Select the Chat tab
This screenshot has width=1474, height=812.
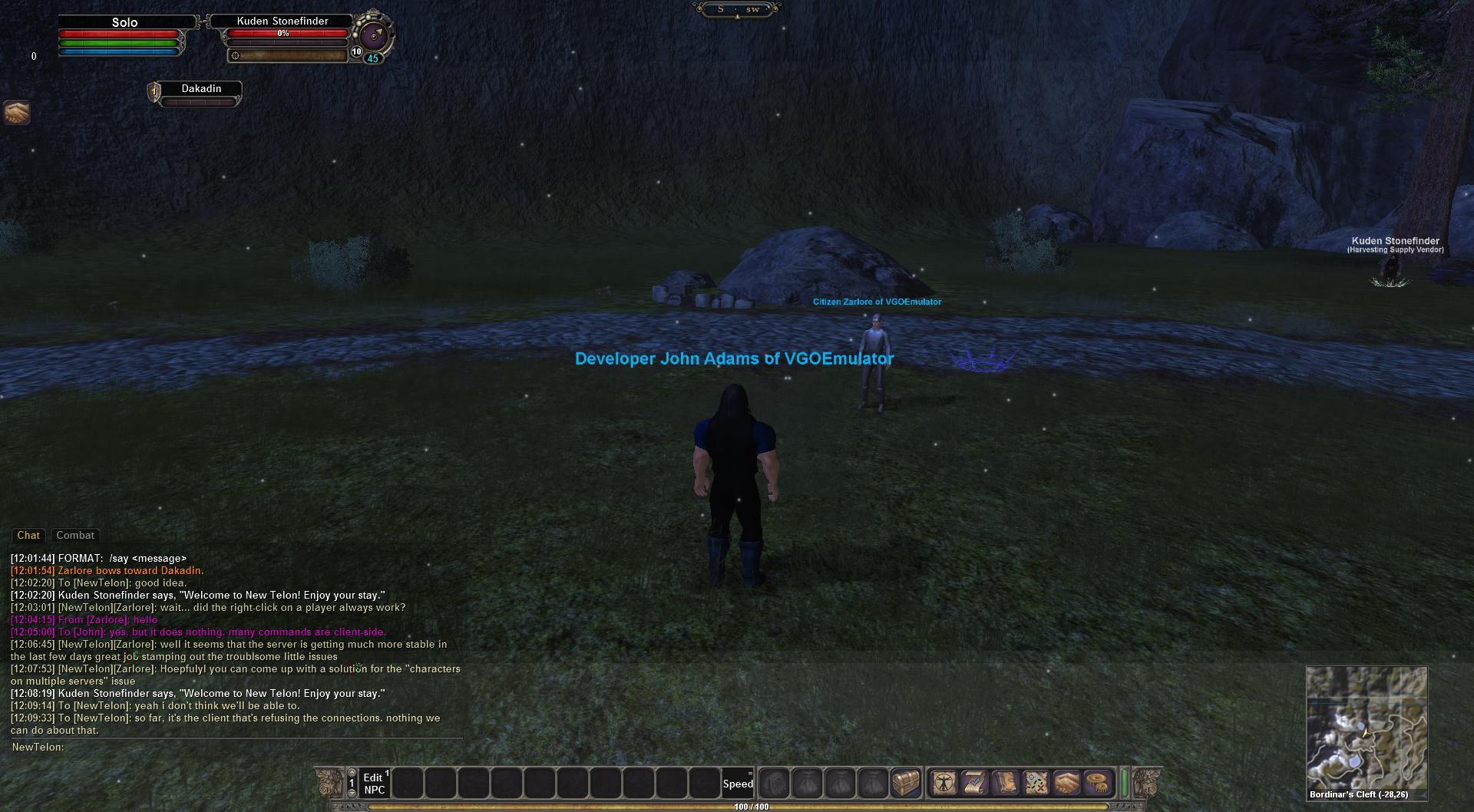coord(28,536)
